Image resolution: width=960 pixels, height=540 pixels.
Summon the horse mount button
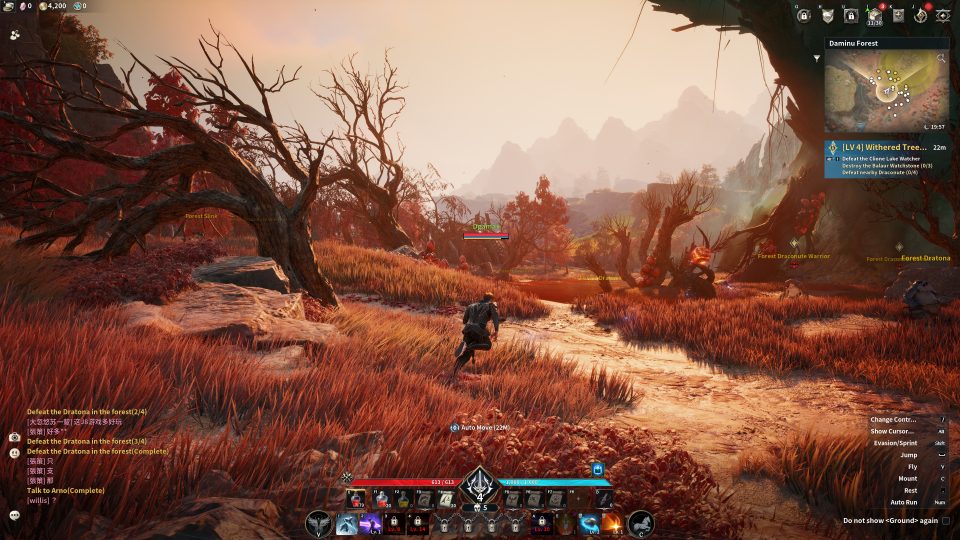click(x=640, y=523)
